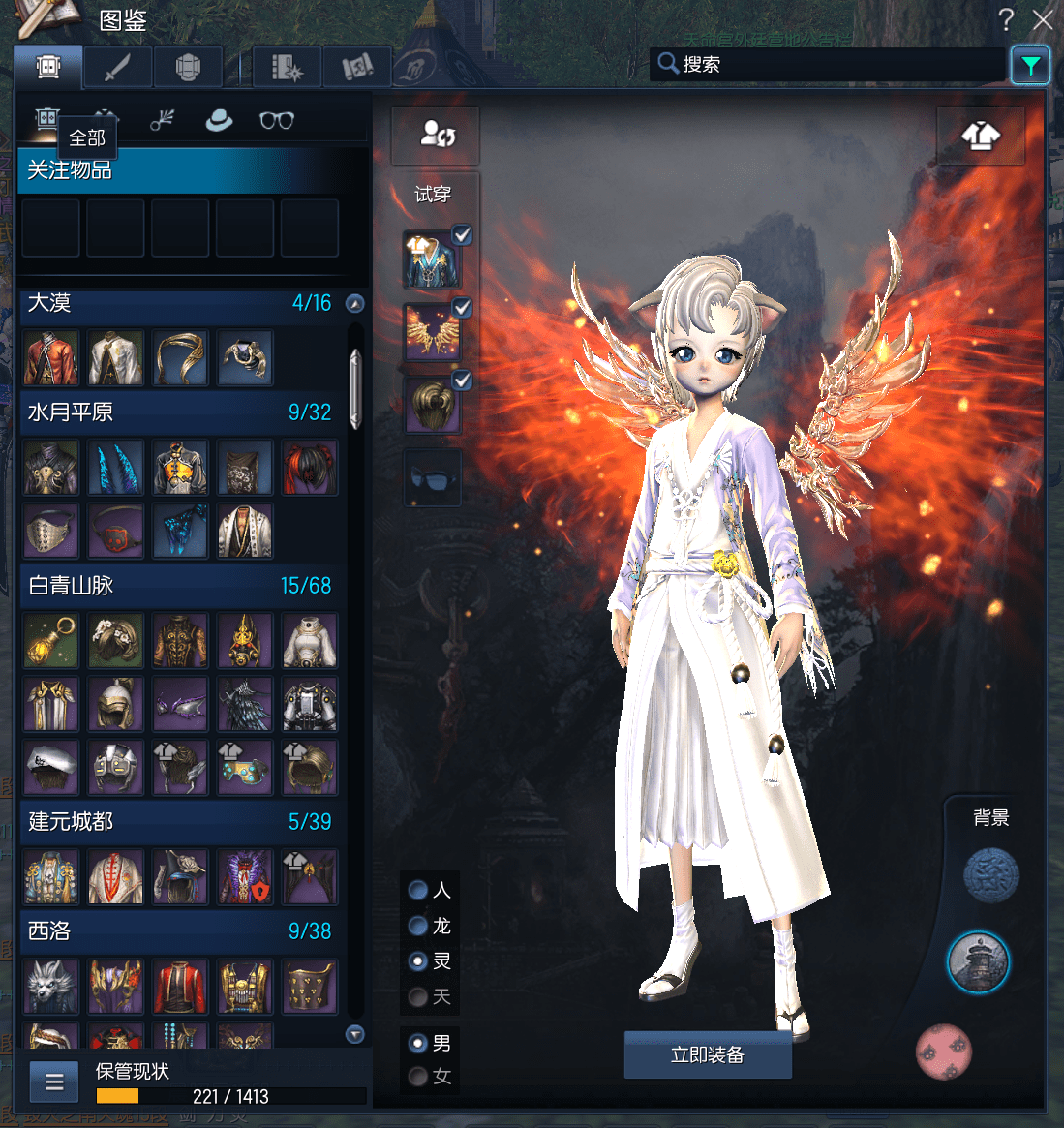Close the 图鉴 window
Viewport: 1064px width, 1128px height.
click(x=1043, y=19)
